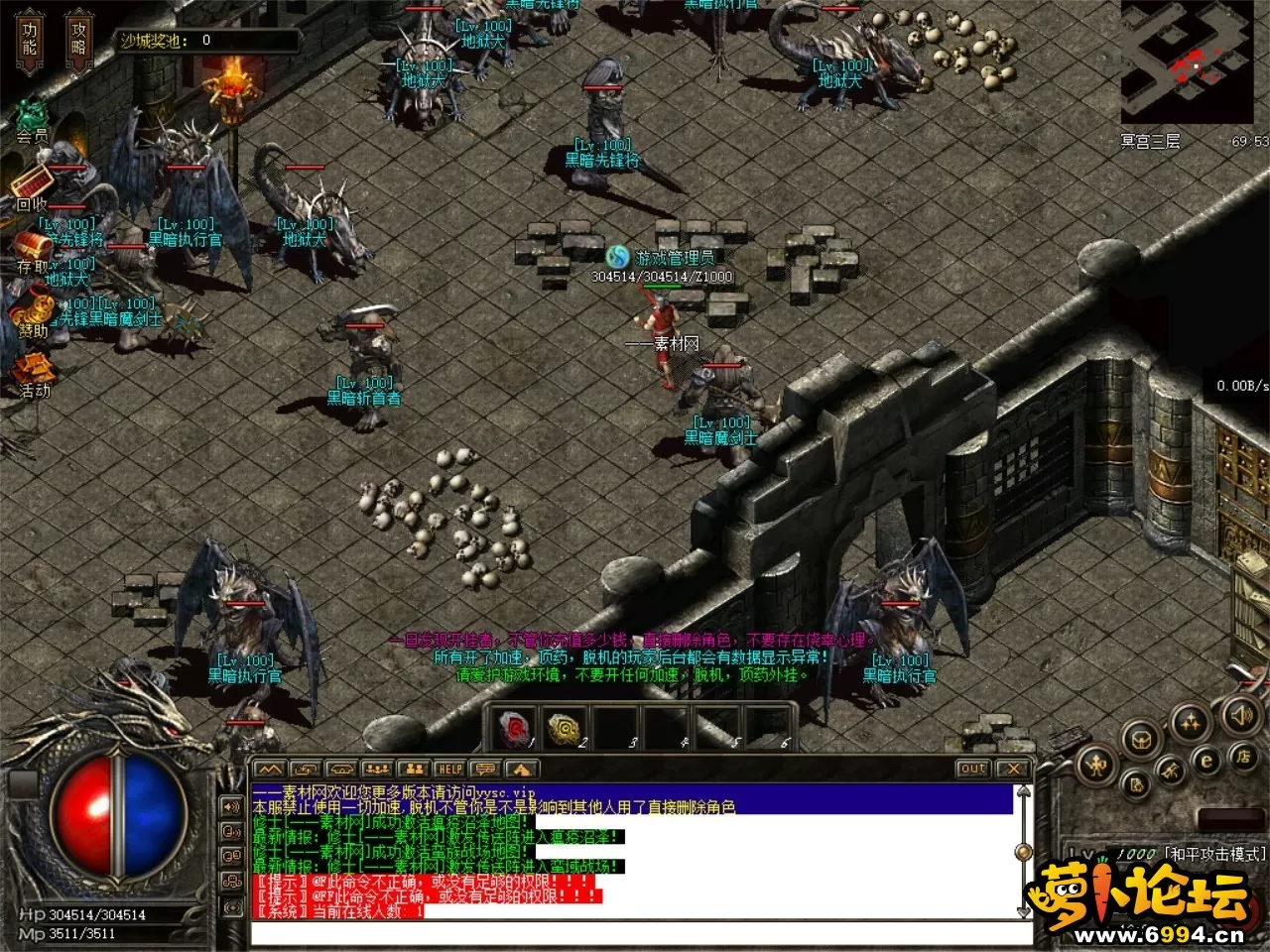
Task: Click the HELP button above the chat
Action: tap(449, 769)
